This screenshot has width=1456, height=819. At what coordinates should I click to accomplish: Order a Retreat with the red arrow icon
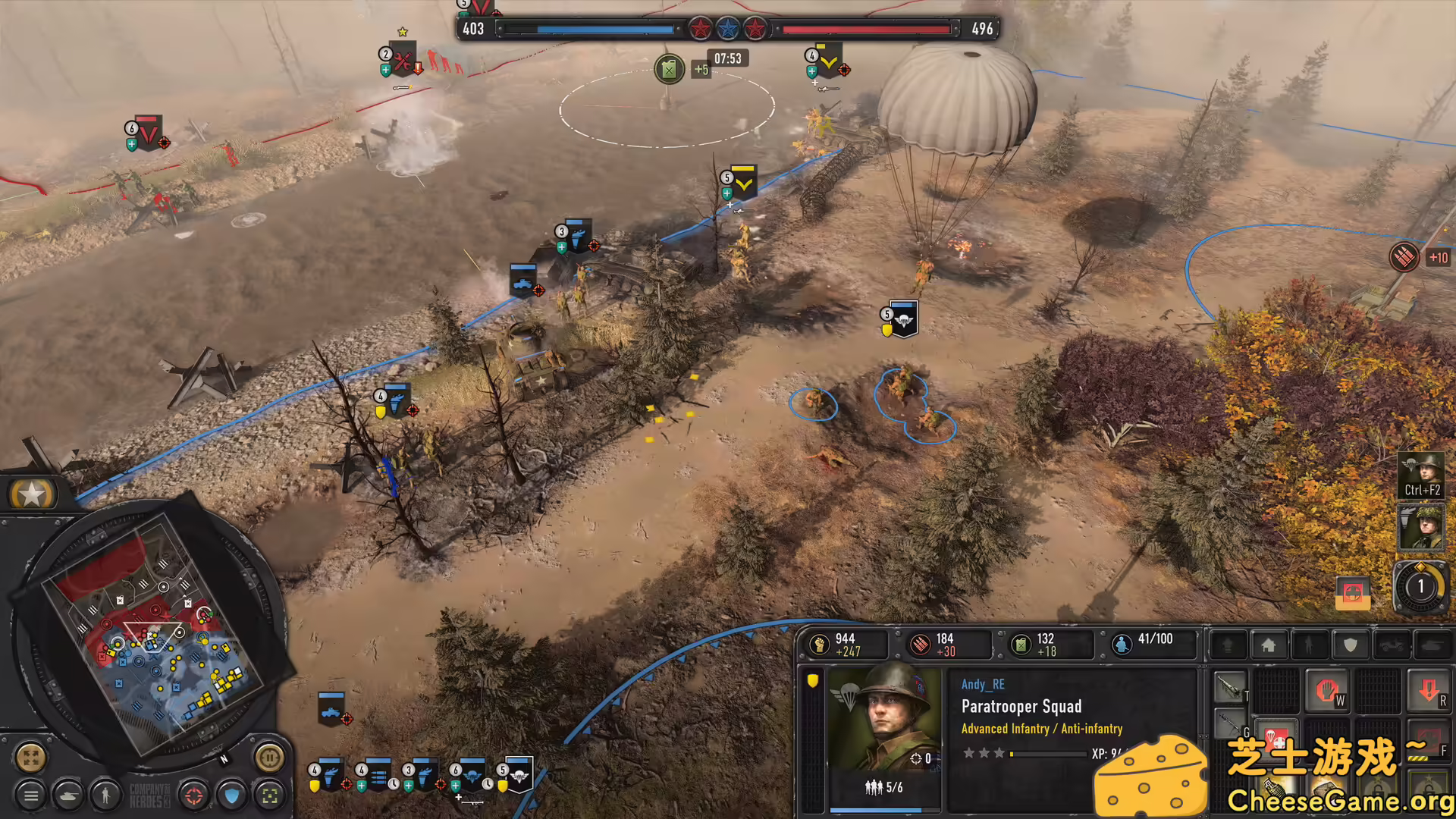(x=1429, y=690)
